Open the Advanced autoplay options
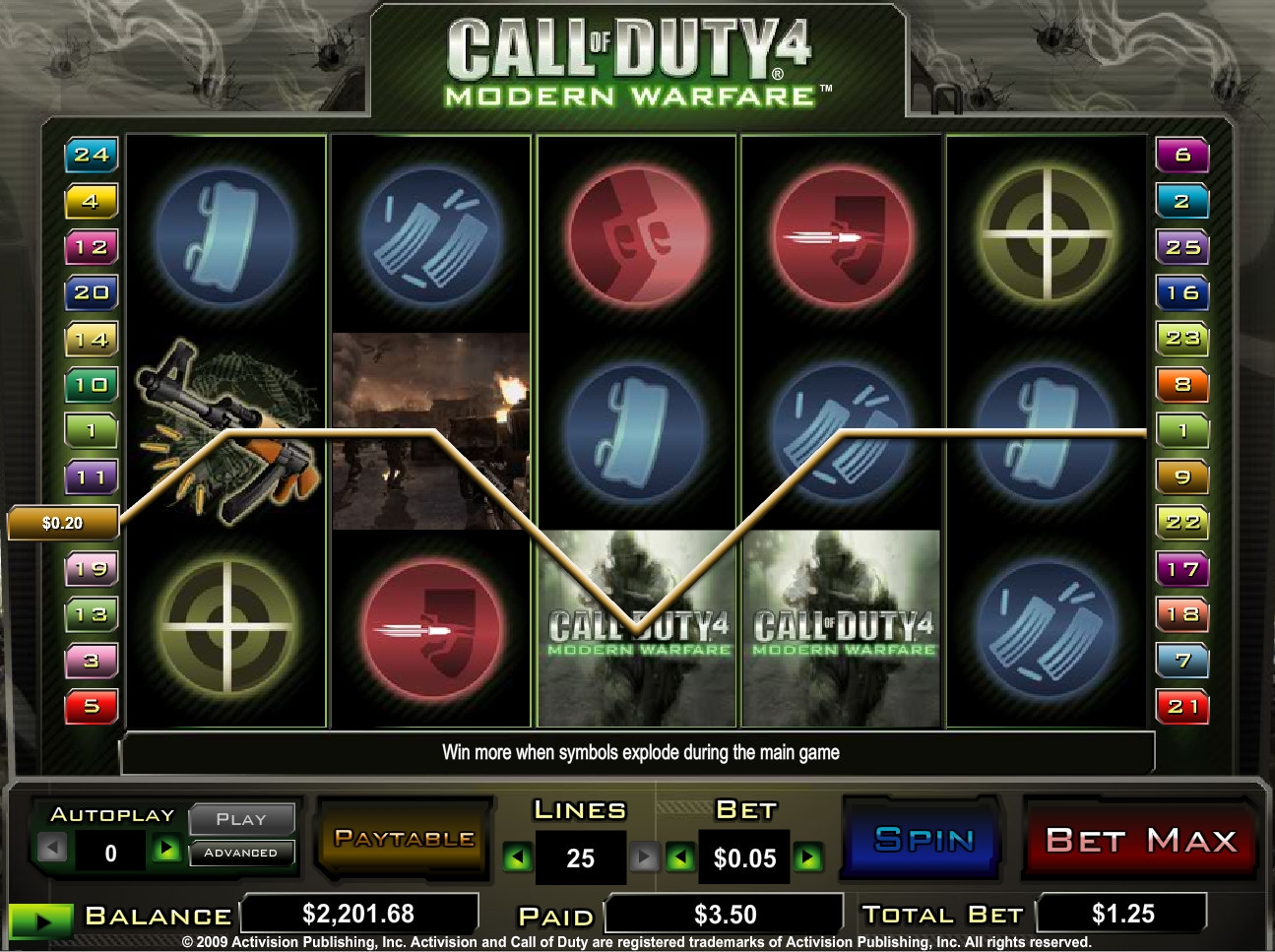1275x952 pixels. 241,853
